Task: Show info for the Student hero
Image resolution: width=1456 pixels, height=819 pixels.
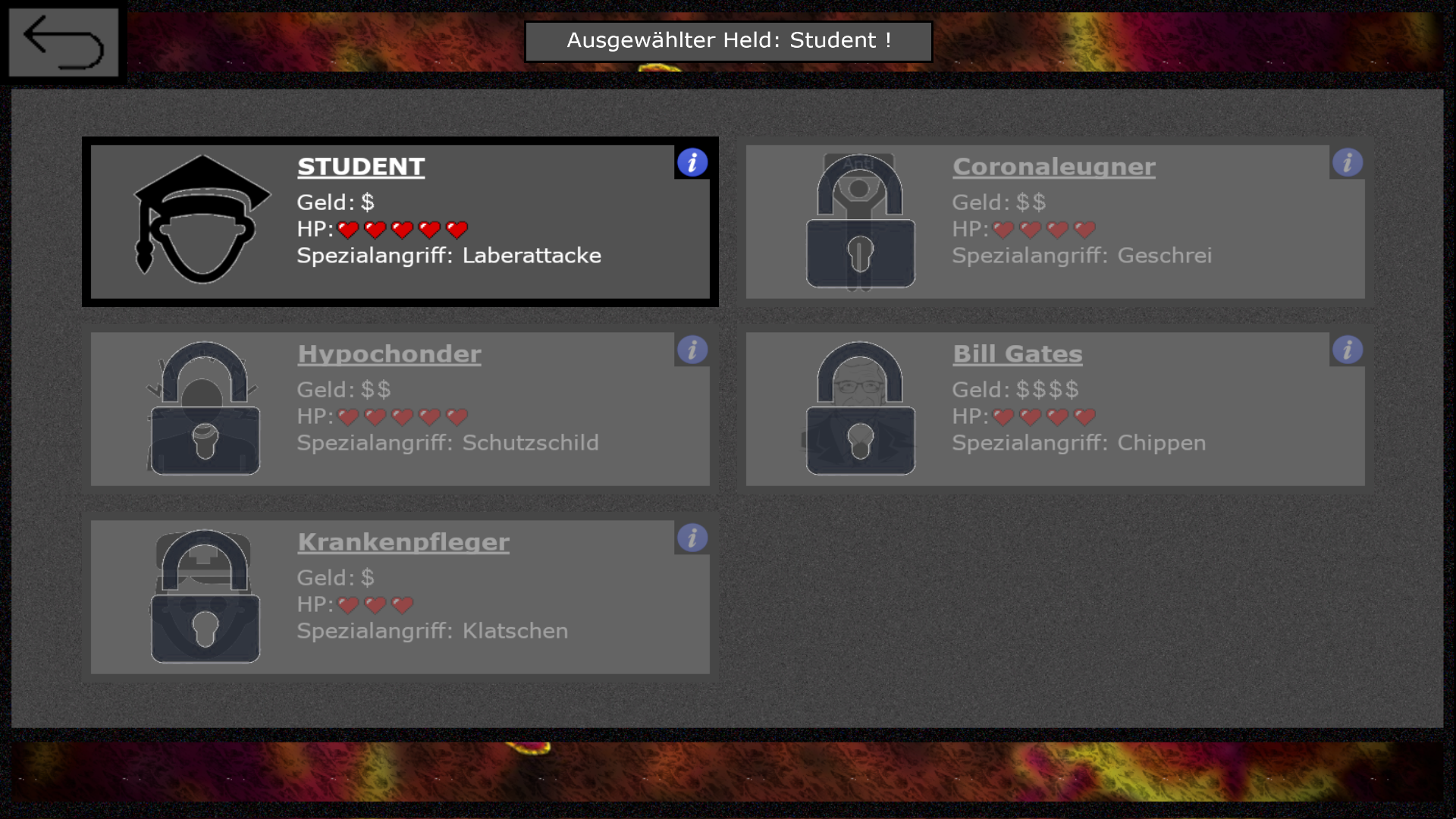Action: pyautogui.click(x=692, y=162)
